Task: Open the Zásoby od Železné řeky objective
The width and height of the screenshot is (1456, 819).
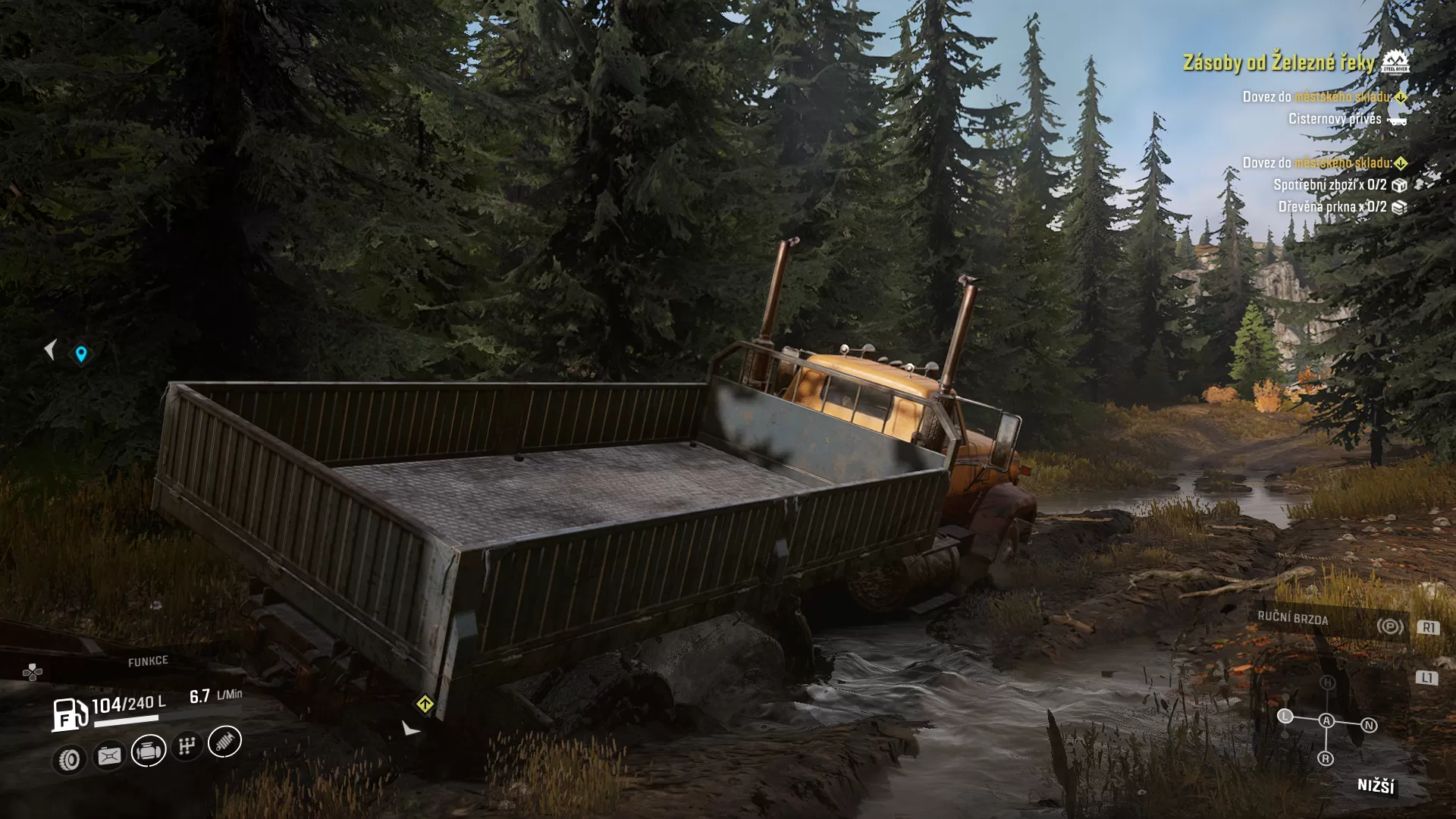Action: pos(1279,62)
